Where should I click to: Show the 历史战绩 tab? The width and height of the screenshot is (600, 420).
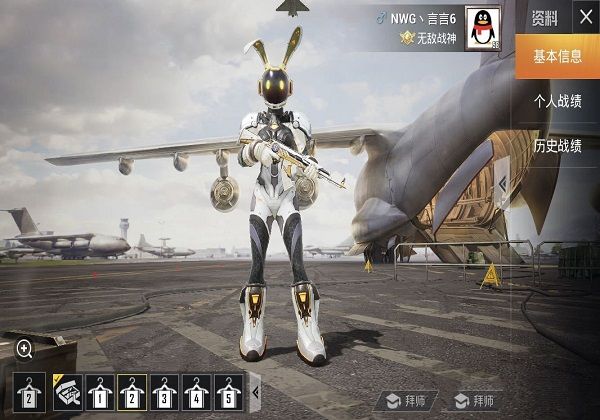pyautogui.click(x=557, y=146)
